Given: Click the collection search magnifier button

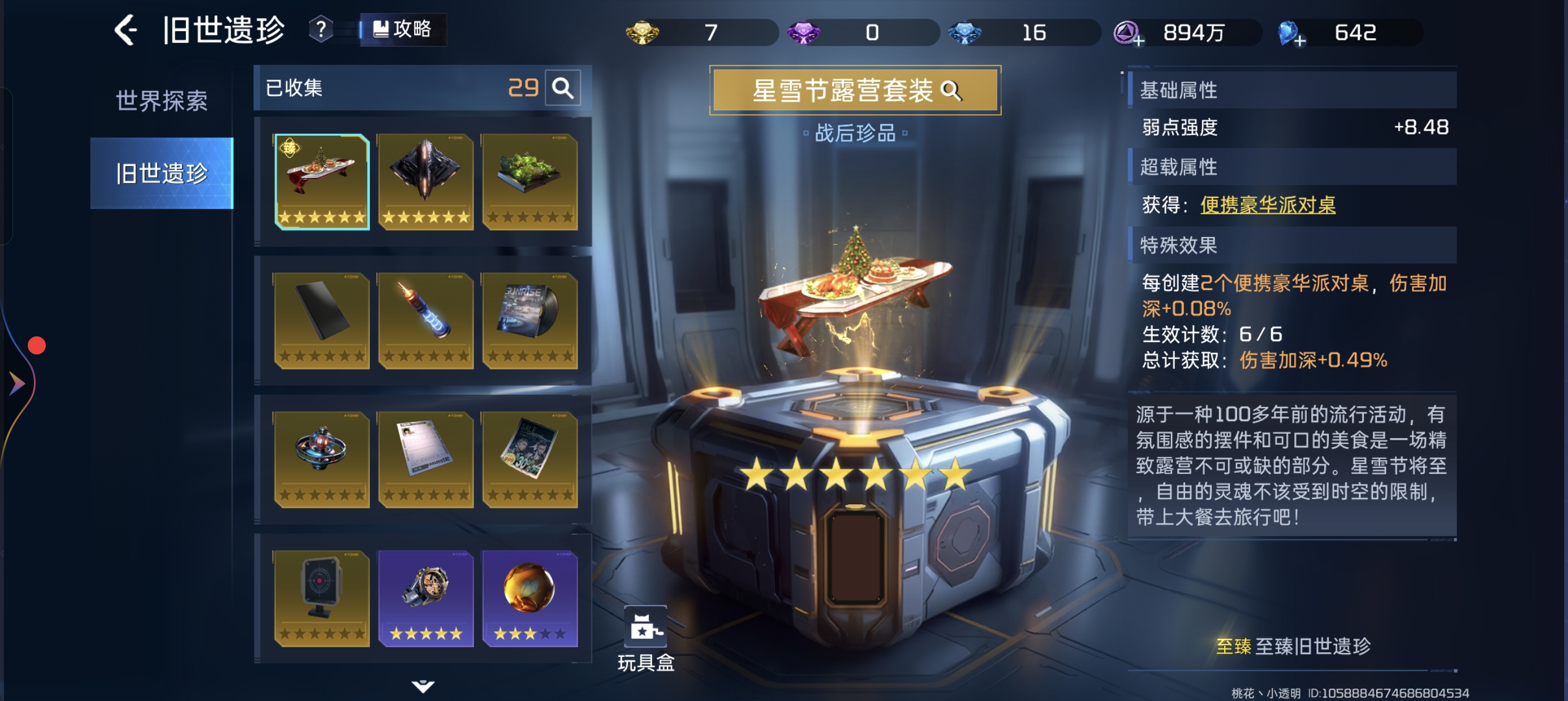Looking at the screenshot, I should click(x=562, y=88).
